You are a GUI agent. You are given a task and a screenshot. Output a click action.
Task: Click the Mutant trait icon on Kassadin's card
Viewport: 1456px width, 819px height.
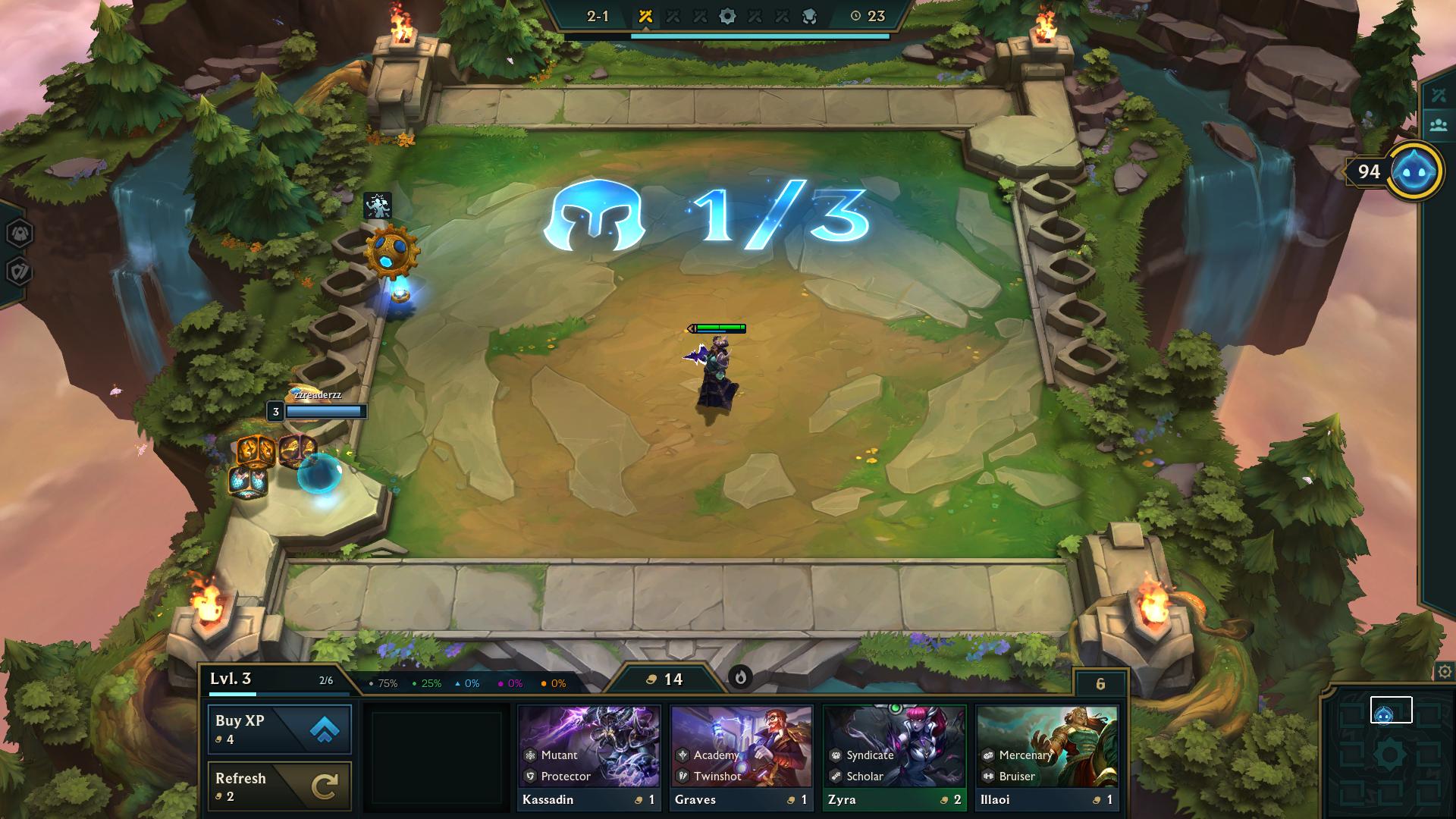click(x=529, y=755)
